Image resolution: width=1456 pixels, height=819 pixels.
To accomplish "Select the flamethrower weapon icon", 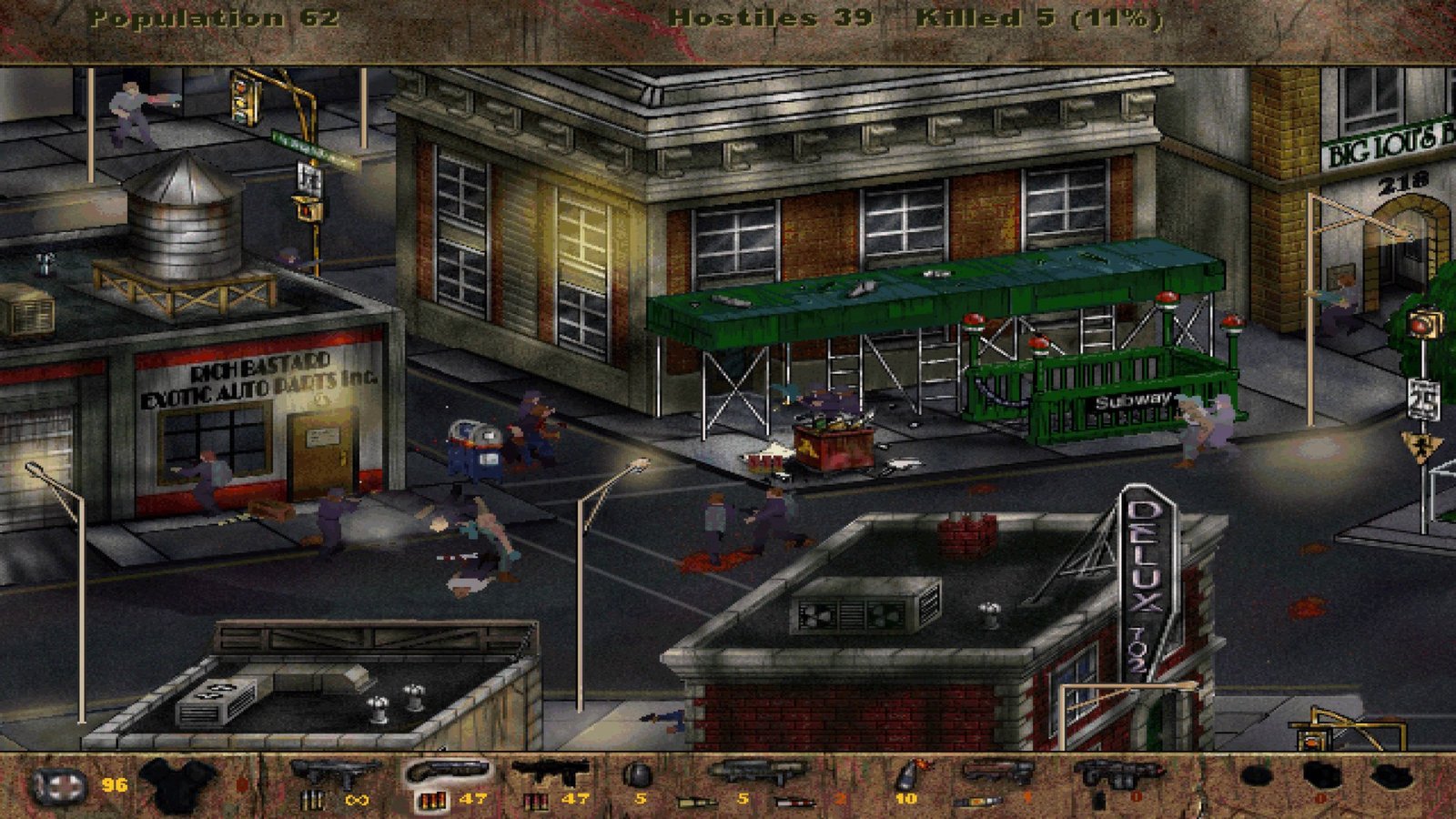I will click(1117, 775).
